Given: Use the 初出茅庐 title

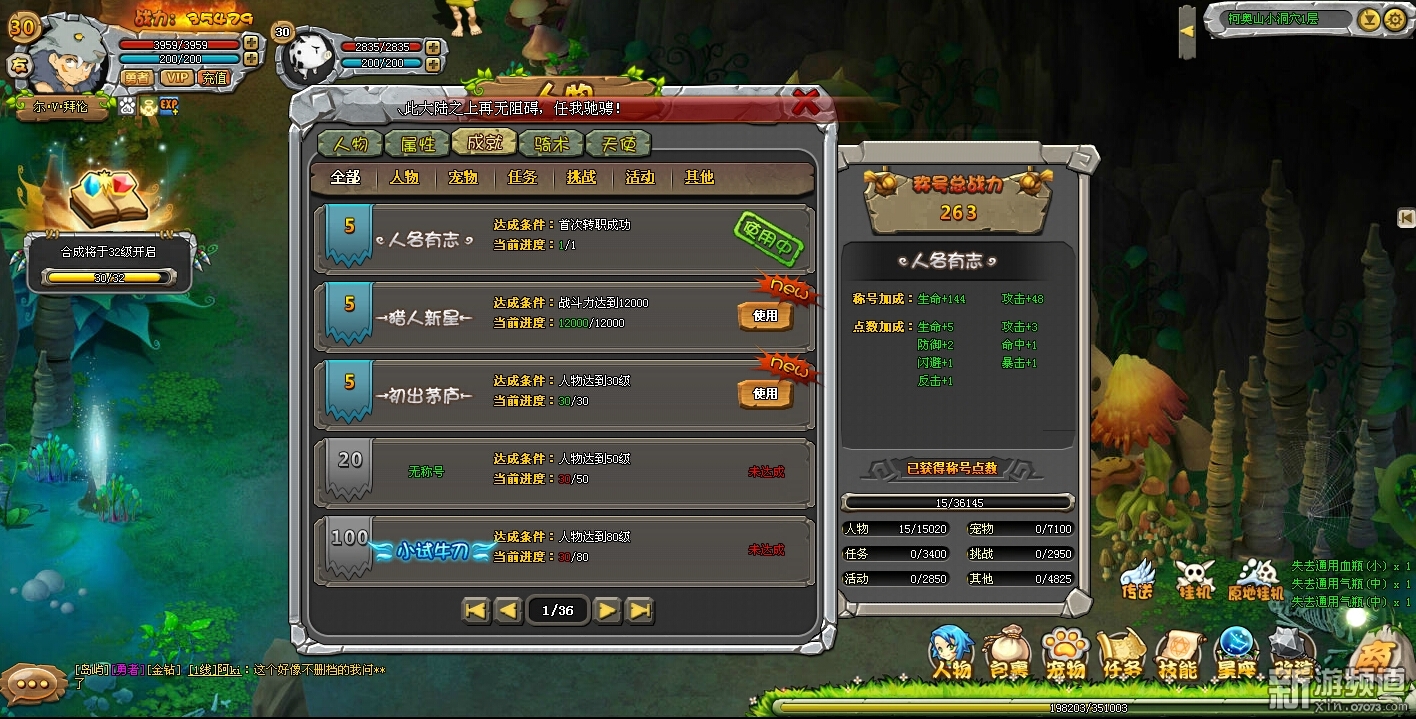Looking at the screenshot, I should [x=765, y=394].
